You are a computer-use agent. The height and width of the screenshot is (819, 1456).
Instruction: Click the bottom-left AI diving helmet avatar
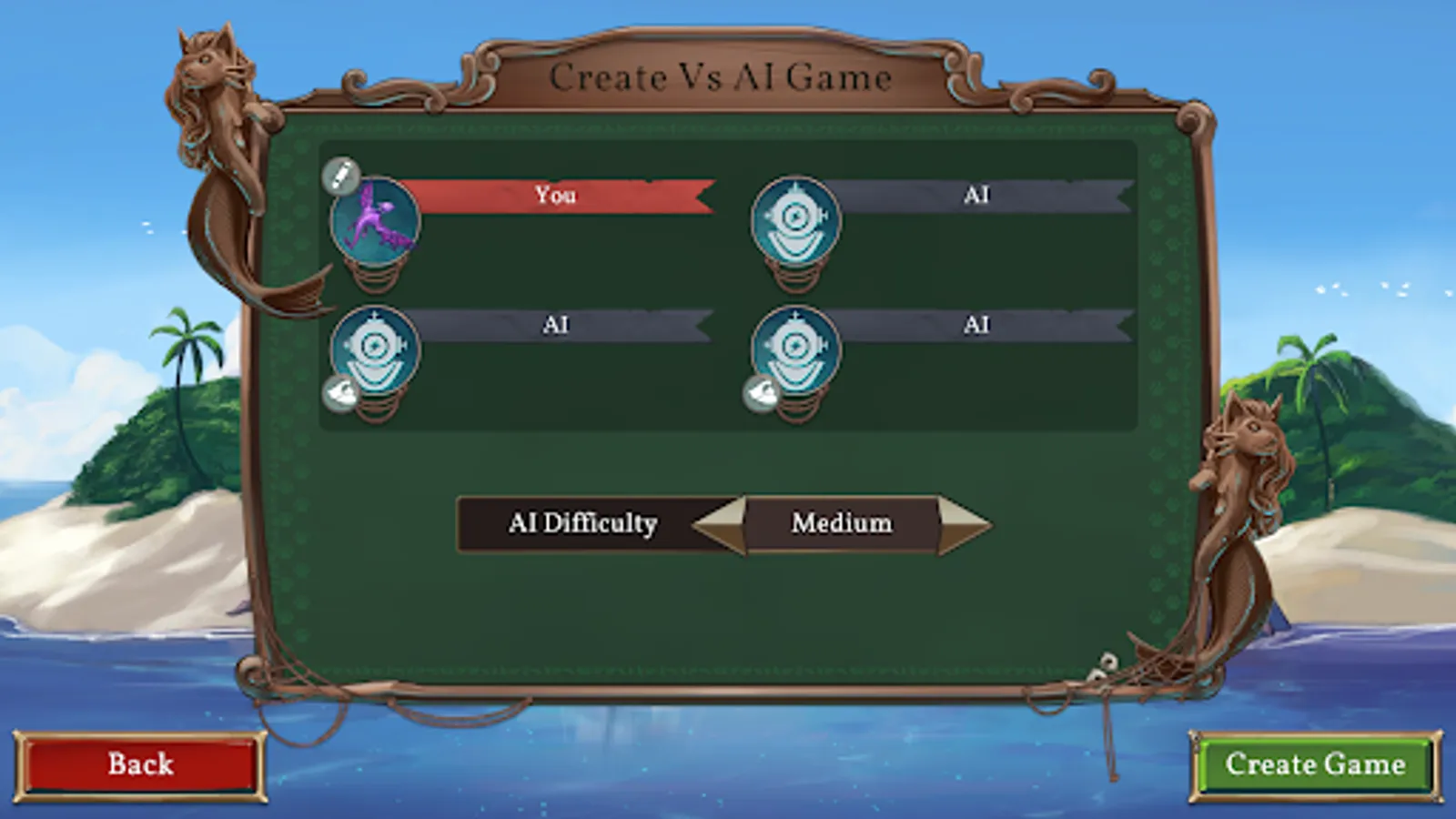[x=375, y=350]
